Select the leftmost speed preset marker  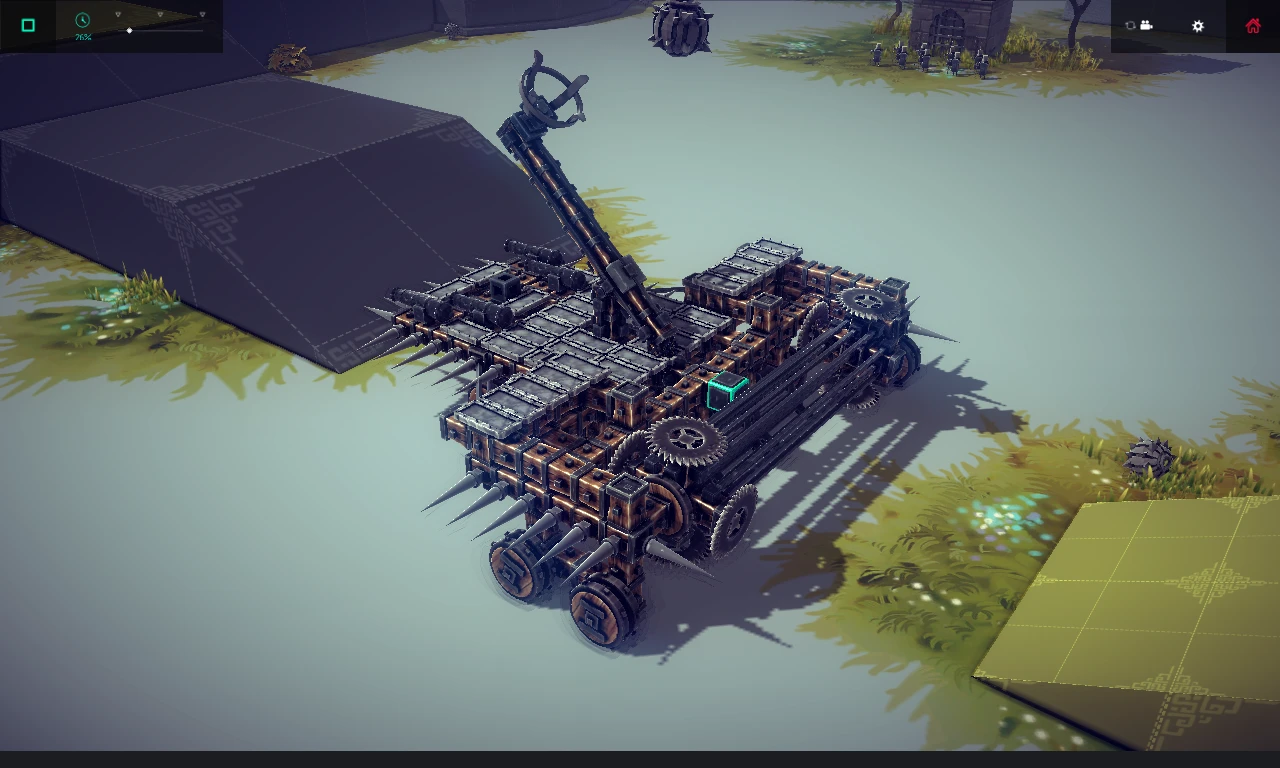(x=118, y=15)
